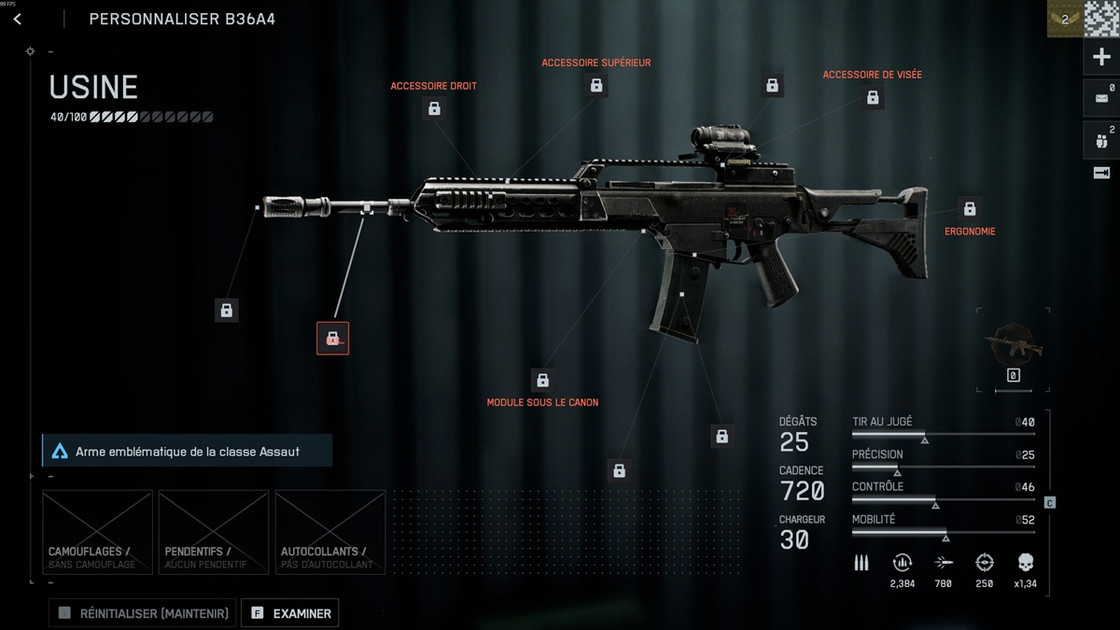1120x630 pixels.
Task: Go back with the top-left arrow
Action: [x=17, y=19]
